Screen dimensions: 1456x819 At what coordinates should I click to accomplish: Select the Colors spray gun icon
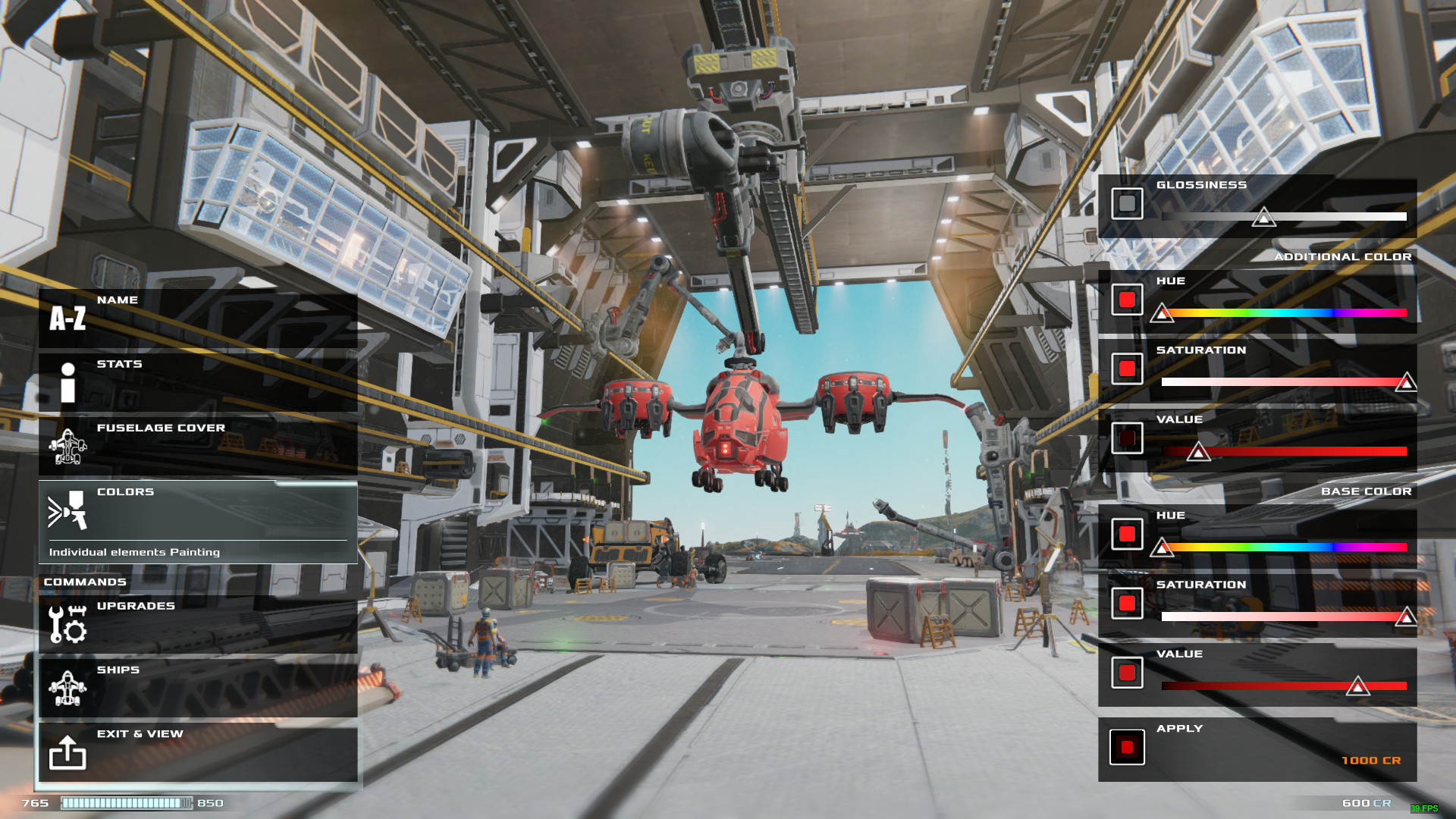coord(67,512)
